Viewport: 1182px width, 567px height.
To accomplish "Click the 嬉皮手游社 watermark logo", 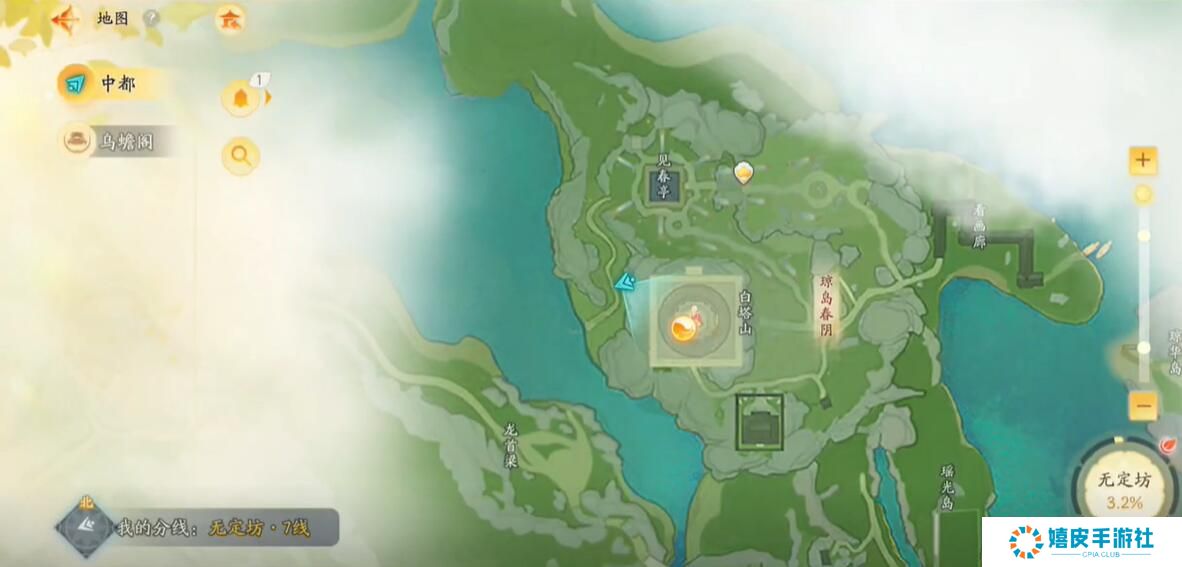I will (x=1081, y=541).
